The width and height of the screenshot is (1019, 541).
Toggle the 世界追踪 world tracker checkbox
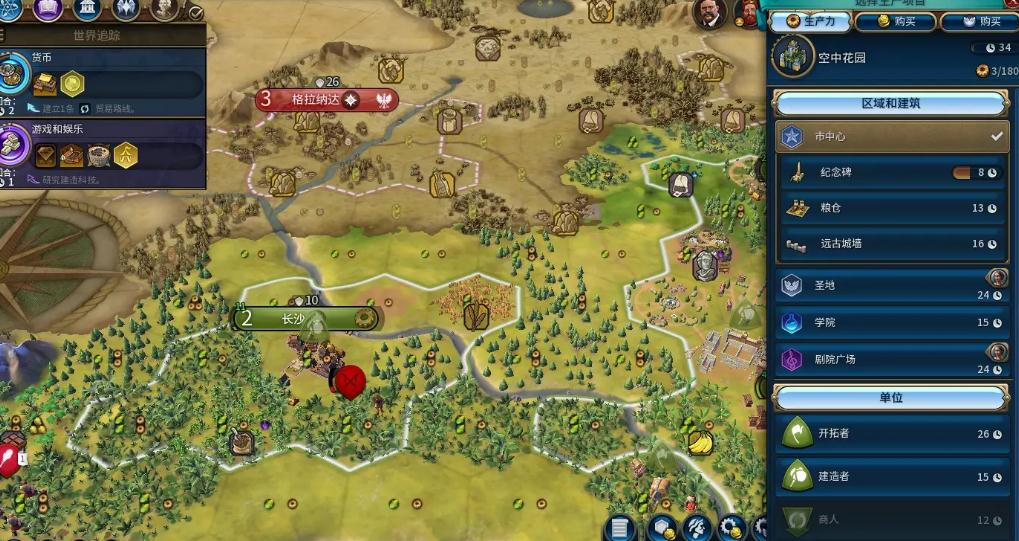196,13
